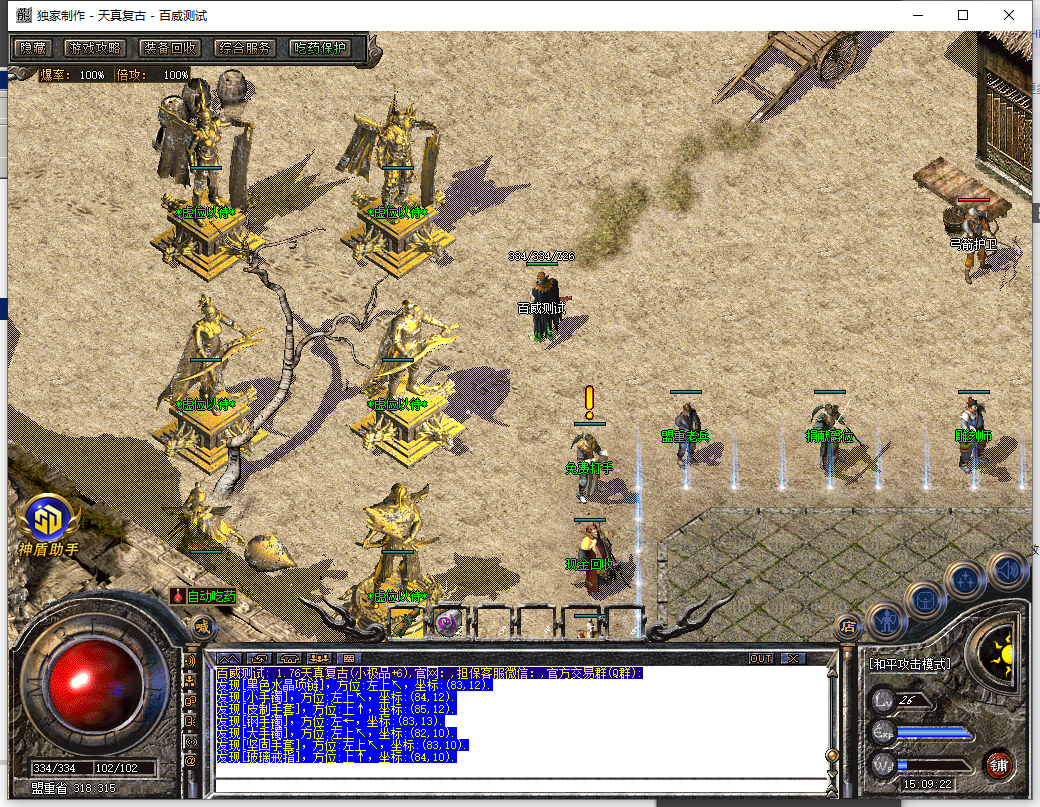
Task: Close the game with the X button beside OUT
Action: click(x=792, y=658)
